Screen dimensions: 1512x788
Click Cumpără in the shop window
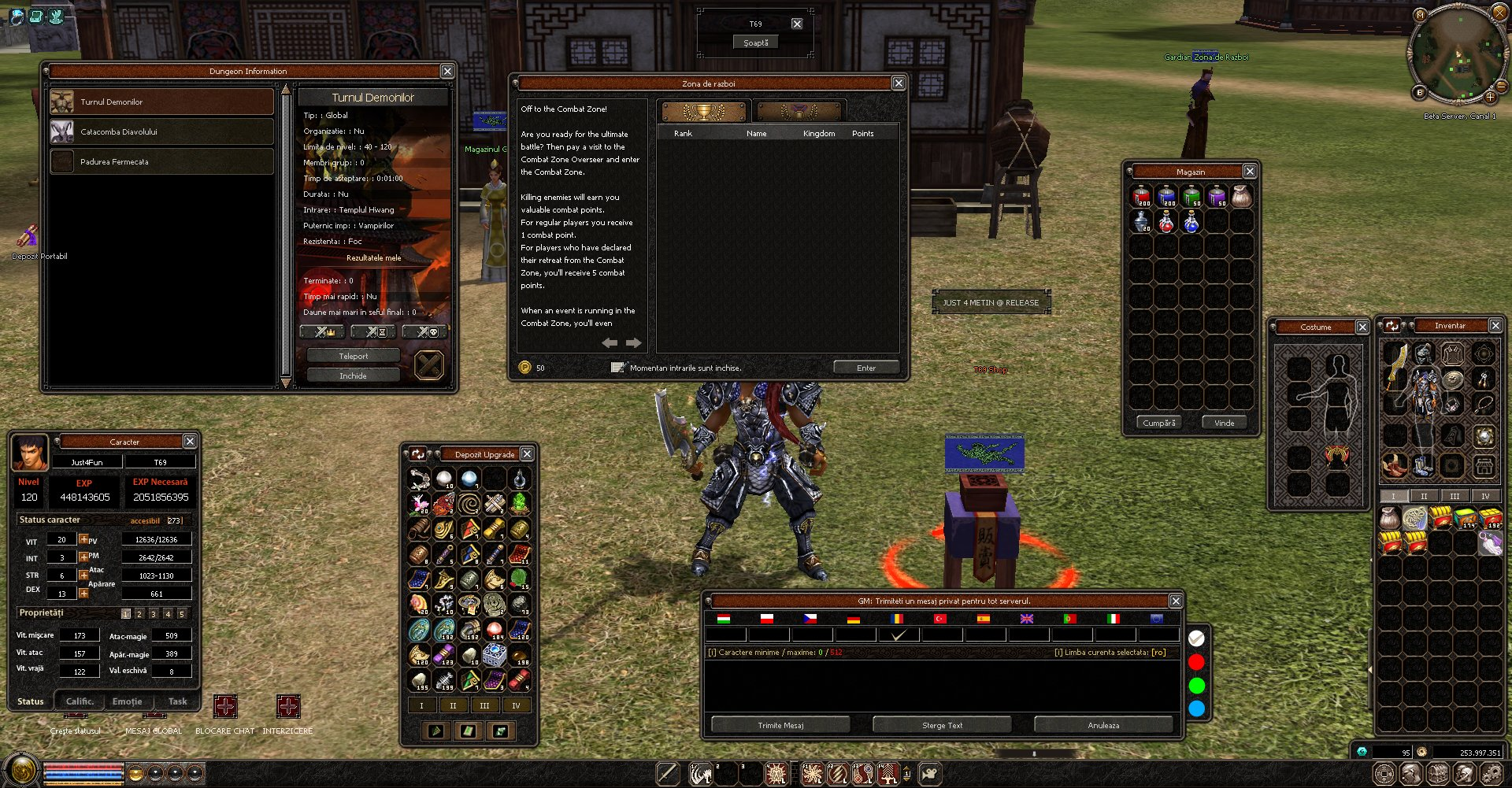click(x=1158, y=423)
